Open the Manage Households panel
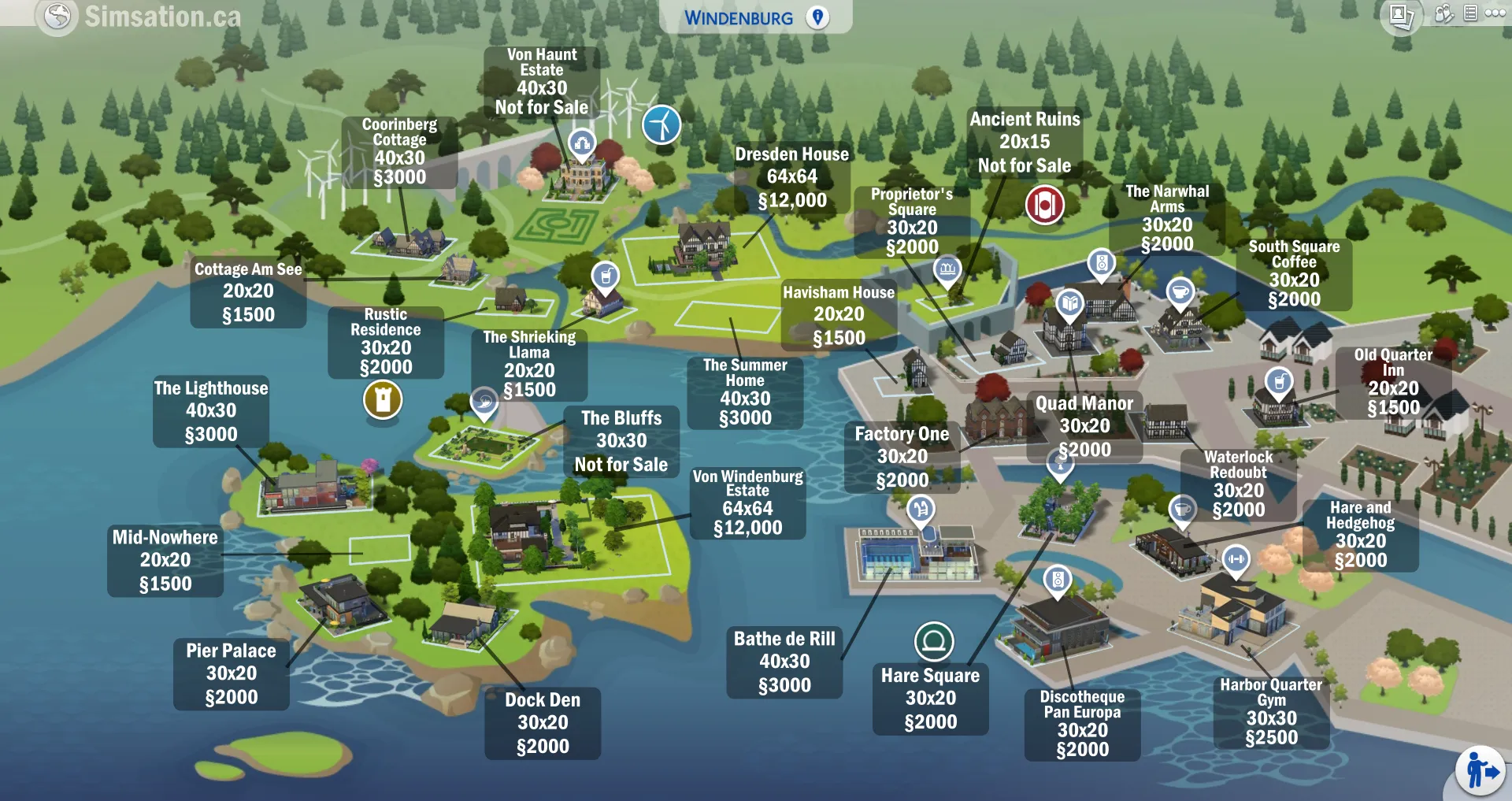Image resolution: width=1512 pixels, height=801 pixels. tap(1443, 13)
